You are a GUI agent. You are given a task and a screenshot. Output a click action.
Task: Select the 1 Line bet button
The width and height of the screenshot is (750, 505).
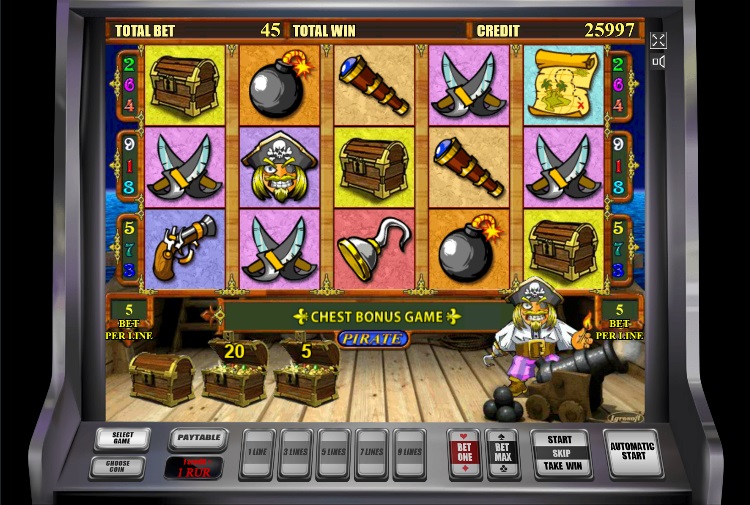coord(259,453)
